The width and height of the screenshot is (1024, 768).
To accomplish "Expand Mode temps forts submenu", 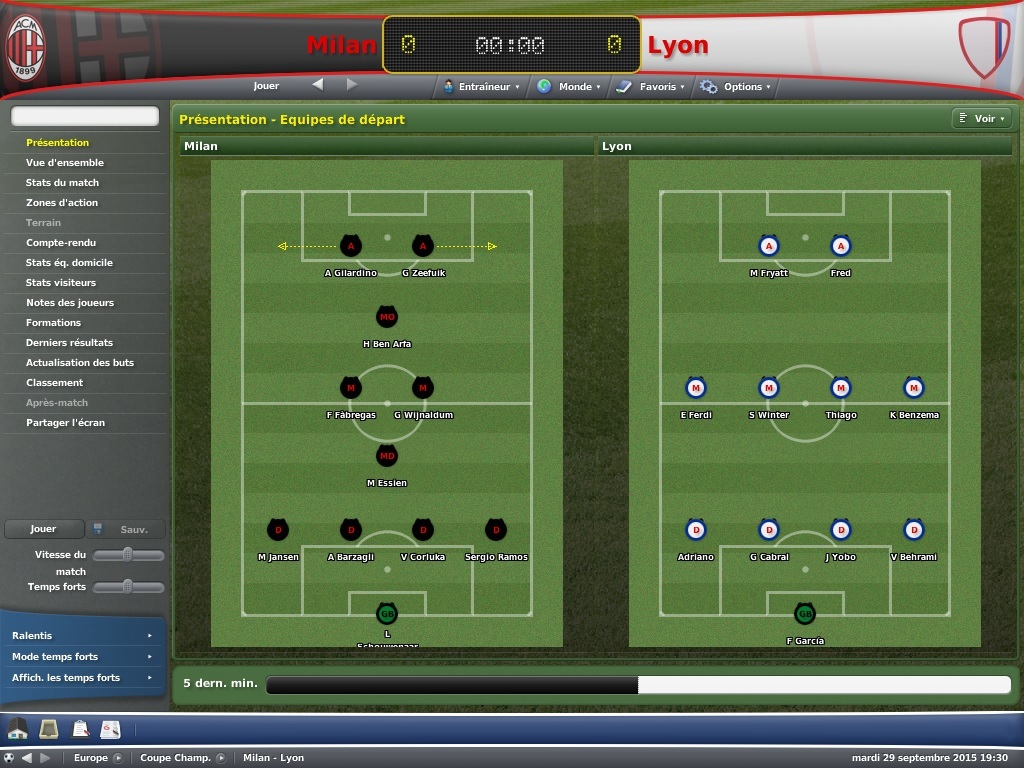I will point(82,657).
